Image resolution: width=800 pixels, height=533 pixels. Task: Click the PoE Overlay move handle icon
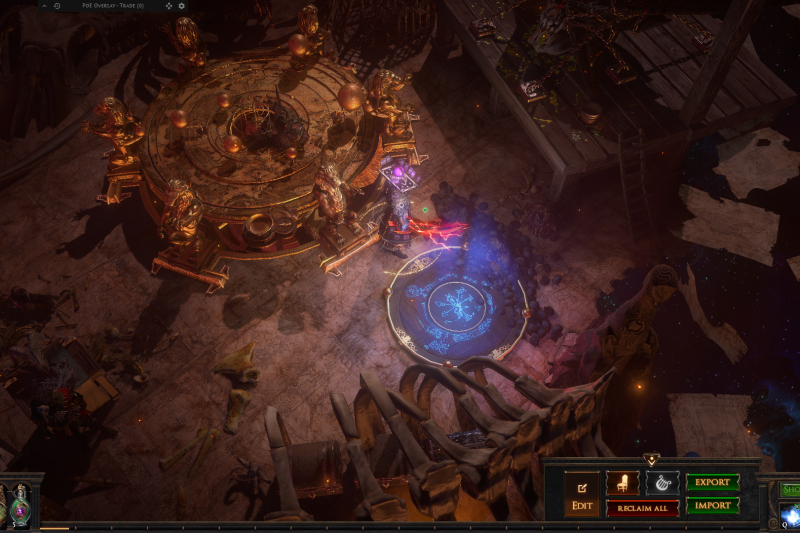(168, 6)
